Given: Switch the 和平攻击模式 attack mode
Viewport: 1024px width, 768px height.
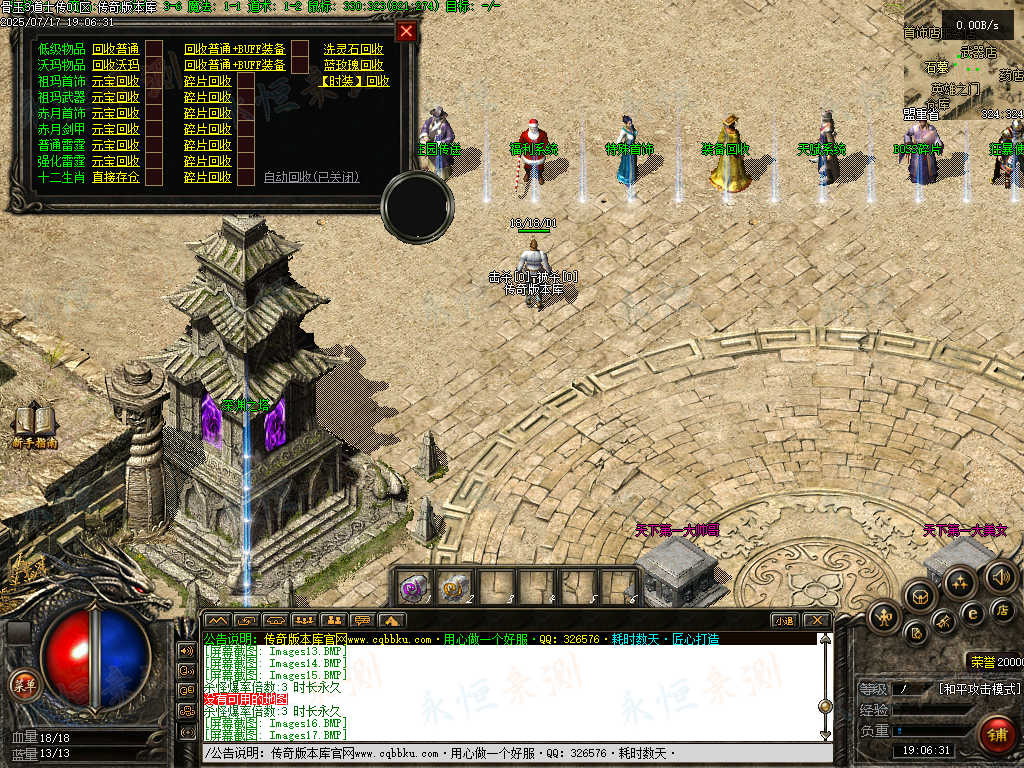Looking at the screenshot, I should [x=980, y=689].
